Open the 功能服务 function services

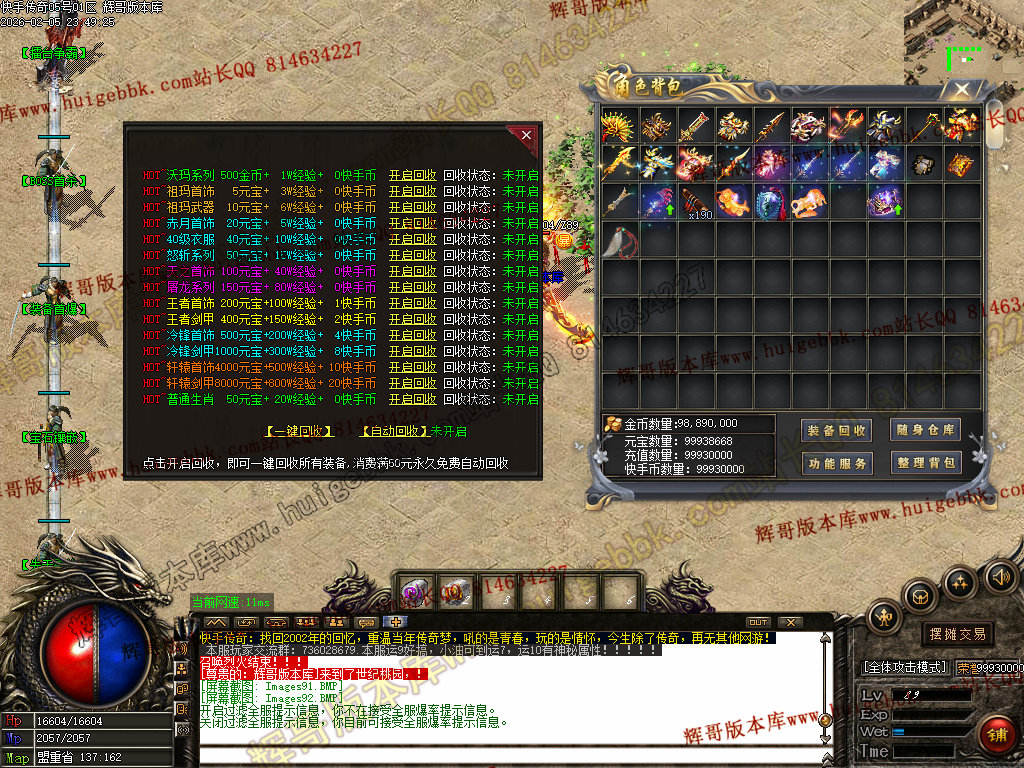(x=836, y=463)
